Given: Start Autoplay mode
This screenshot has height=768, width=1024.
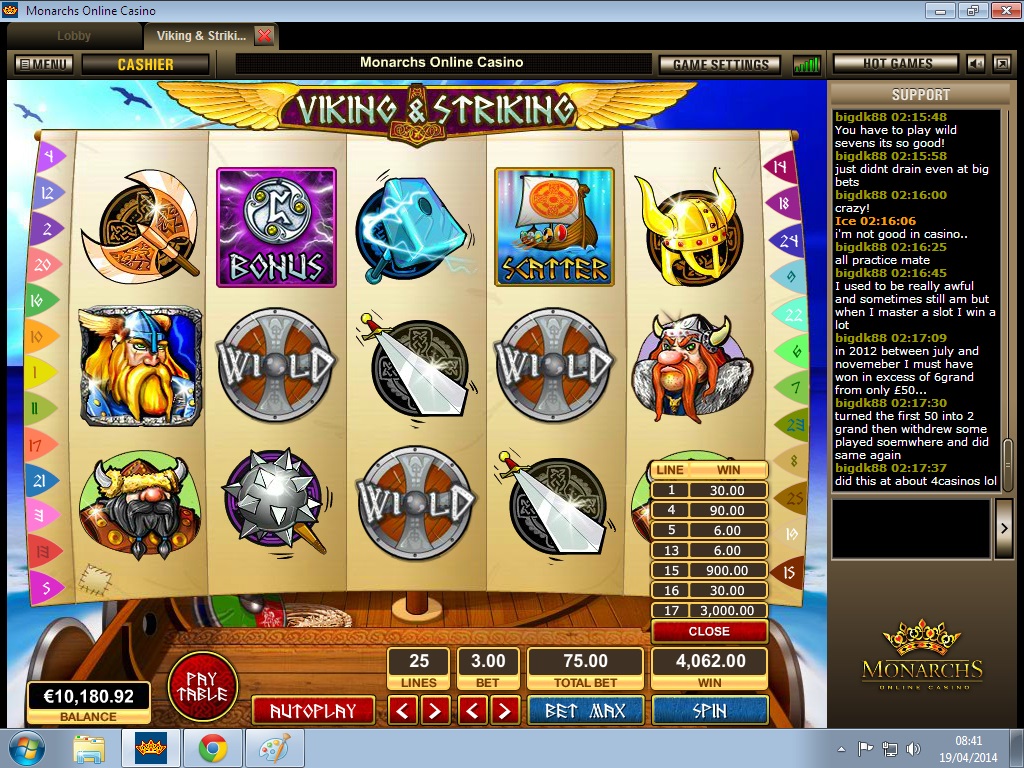Looking at the screenshot, I should click(313, 711).
